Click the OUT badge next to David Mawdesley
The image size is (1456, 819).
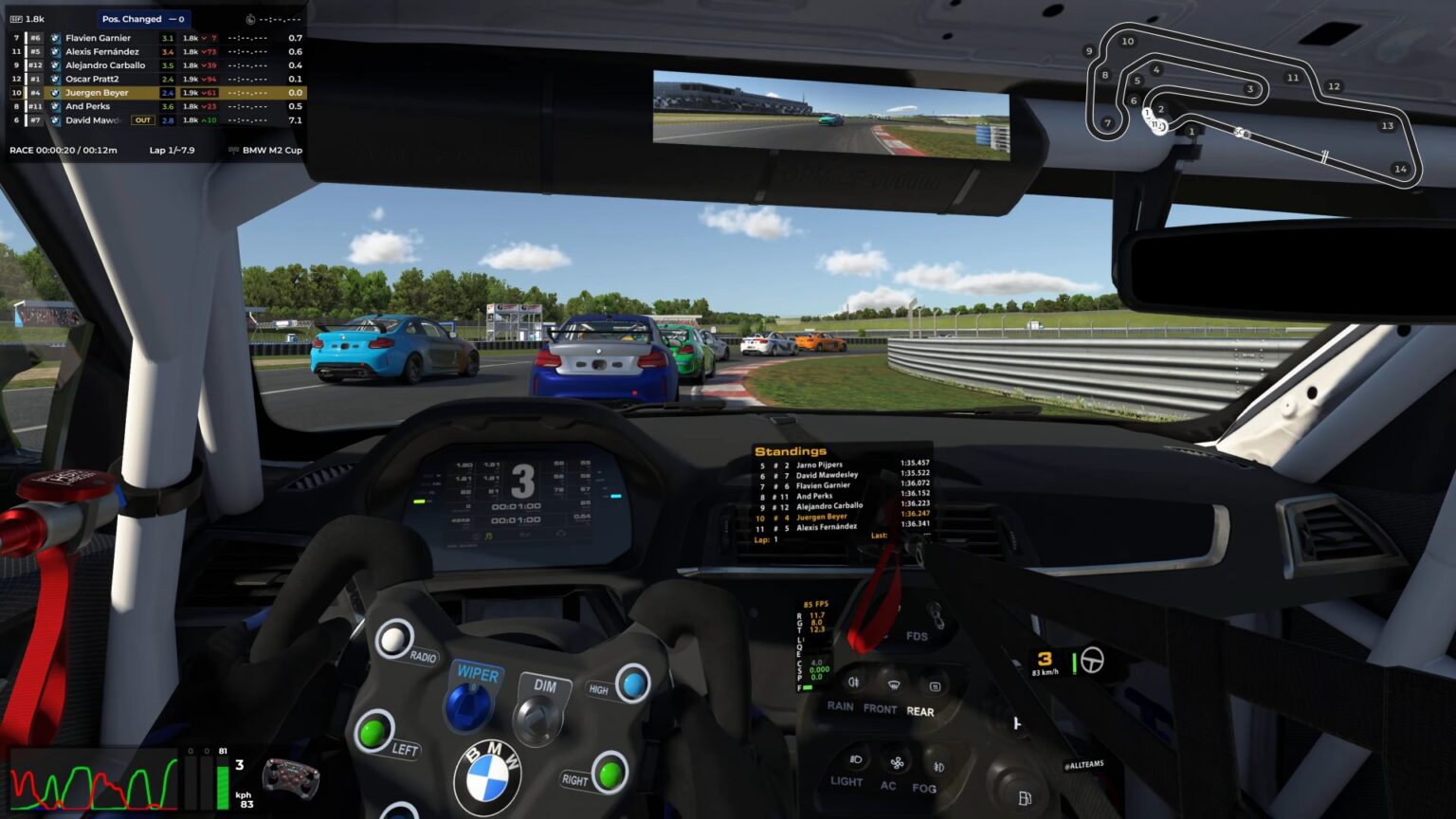tap(142, 119)
